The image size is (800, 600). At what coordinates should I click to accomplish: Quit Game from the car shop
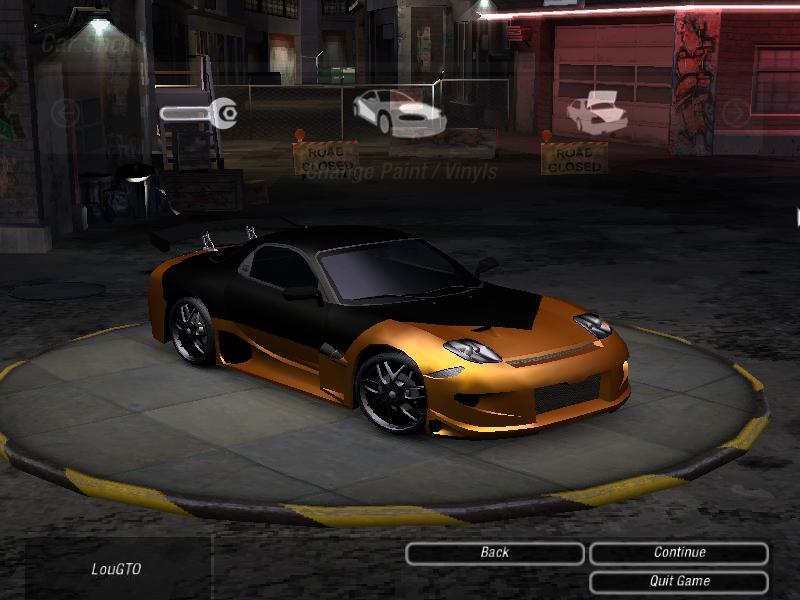pyautogui.click(x=679, y=581)
